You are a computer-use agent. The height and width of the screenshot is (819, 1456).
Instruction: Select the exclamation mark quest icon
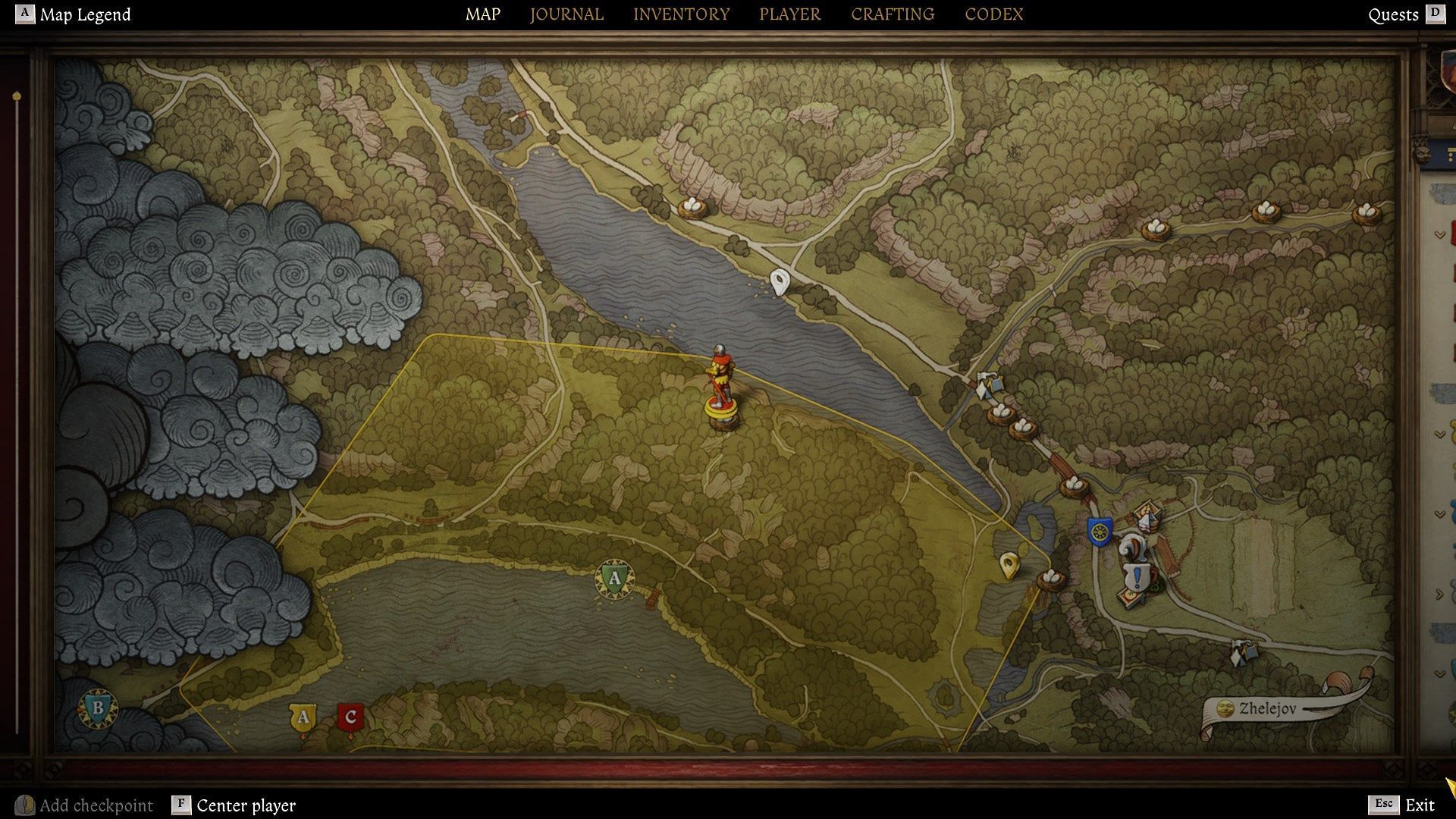pyautogui.click(x=1137, y=579)
